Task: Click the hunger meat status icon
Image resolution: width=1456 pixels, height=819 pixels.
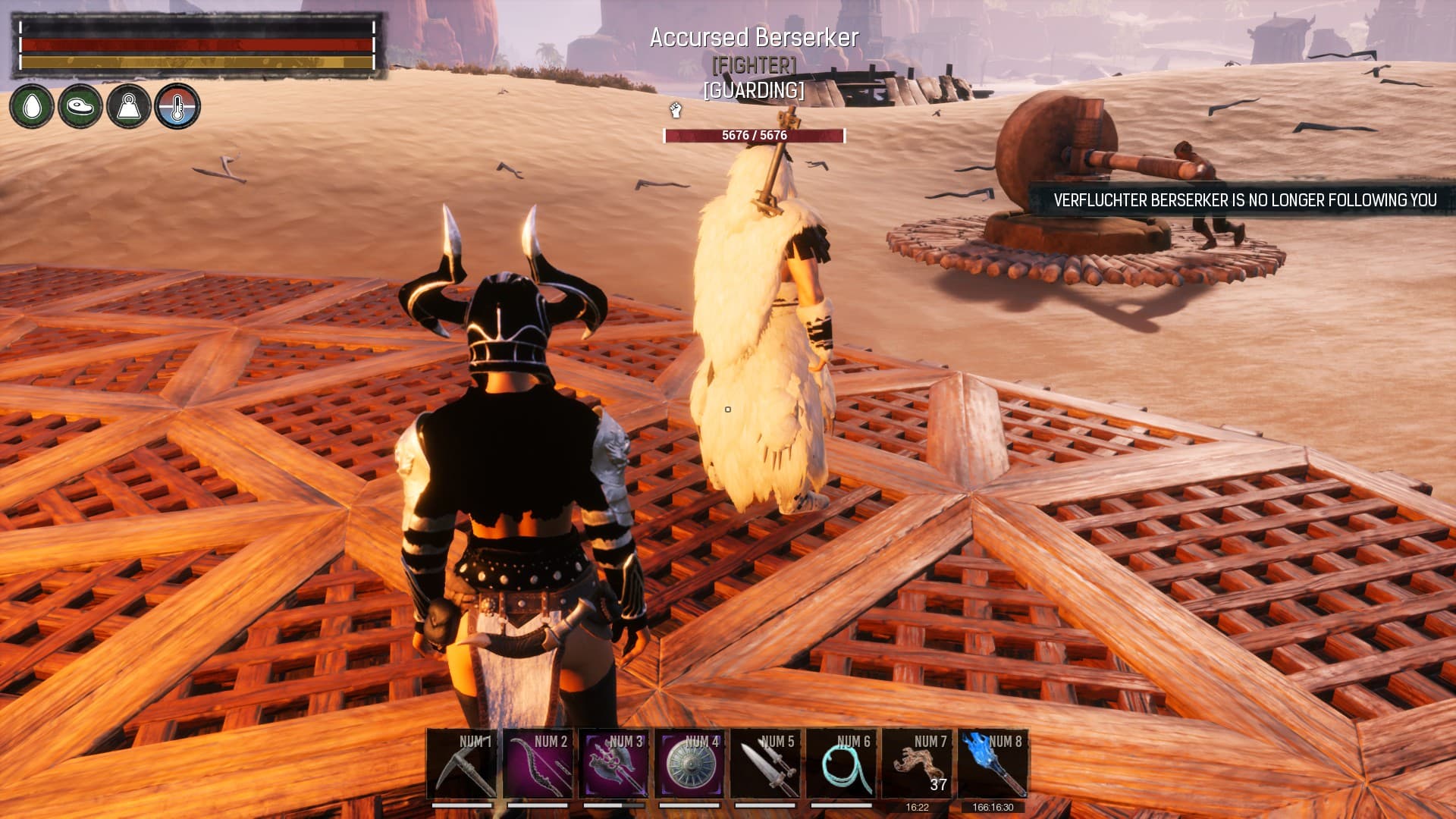Action: point(80,106)
